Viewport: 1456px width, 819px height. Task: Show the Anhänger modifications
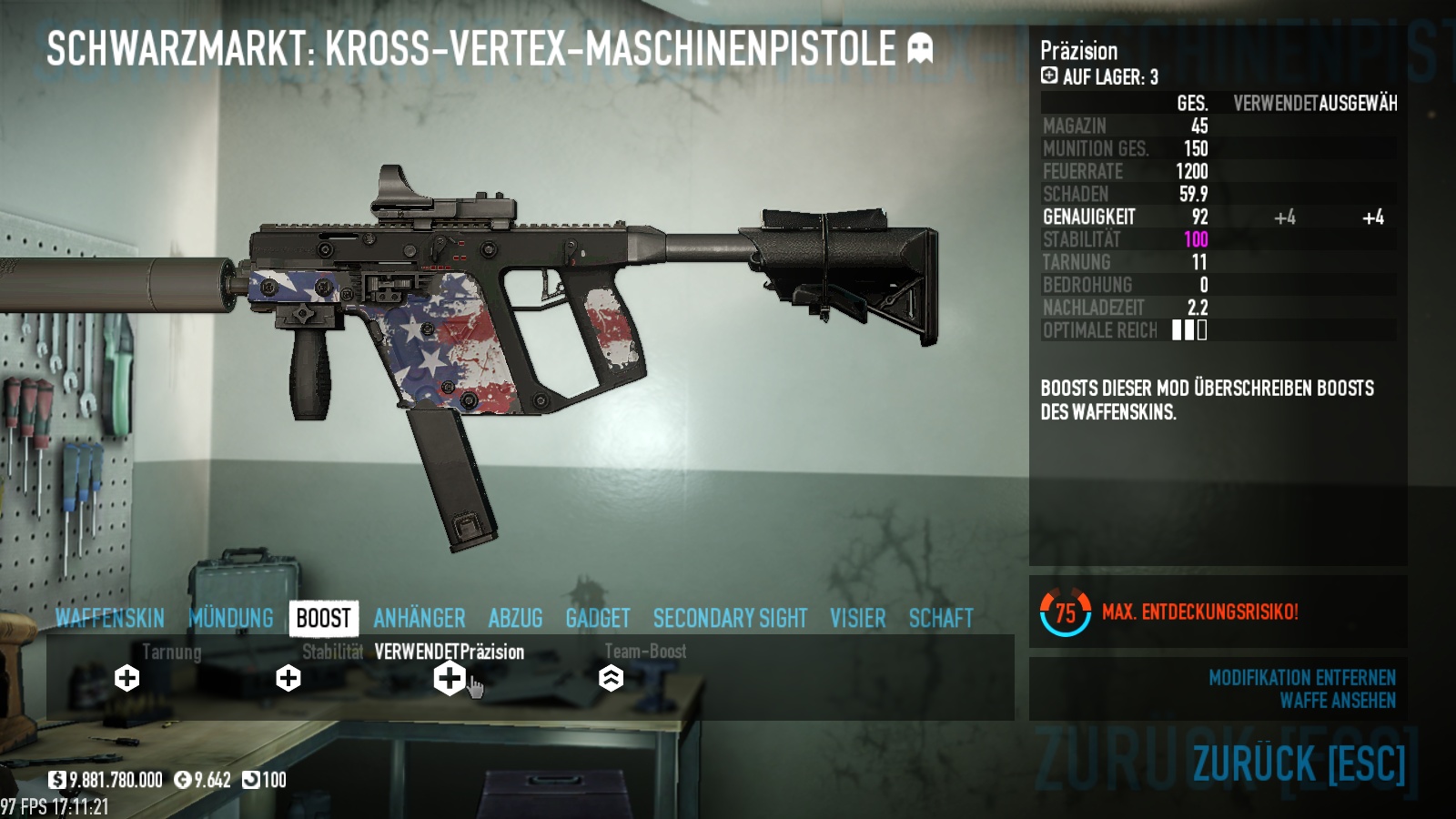tap(420, 619)
